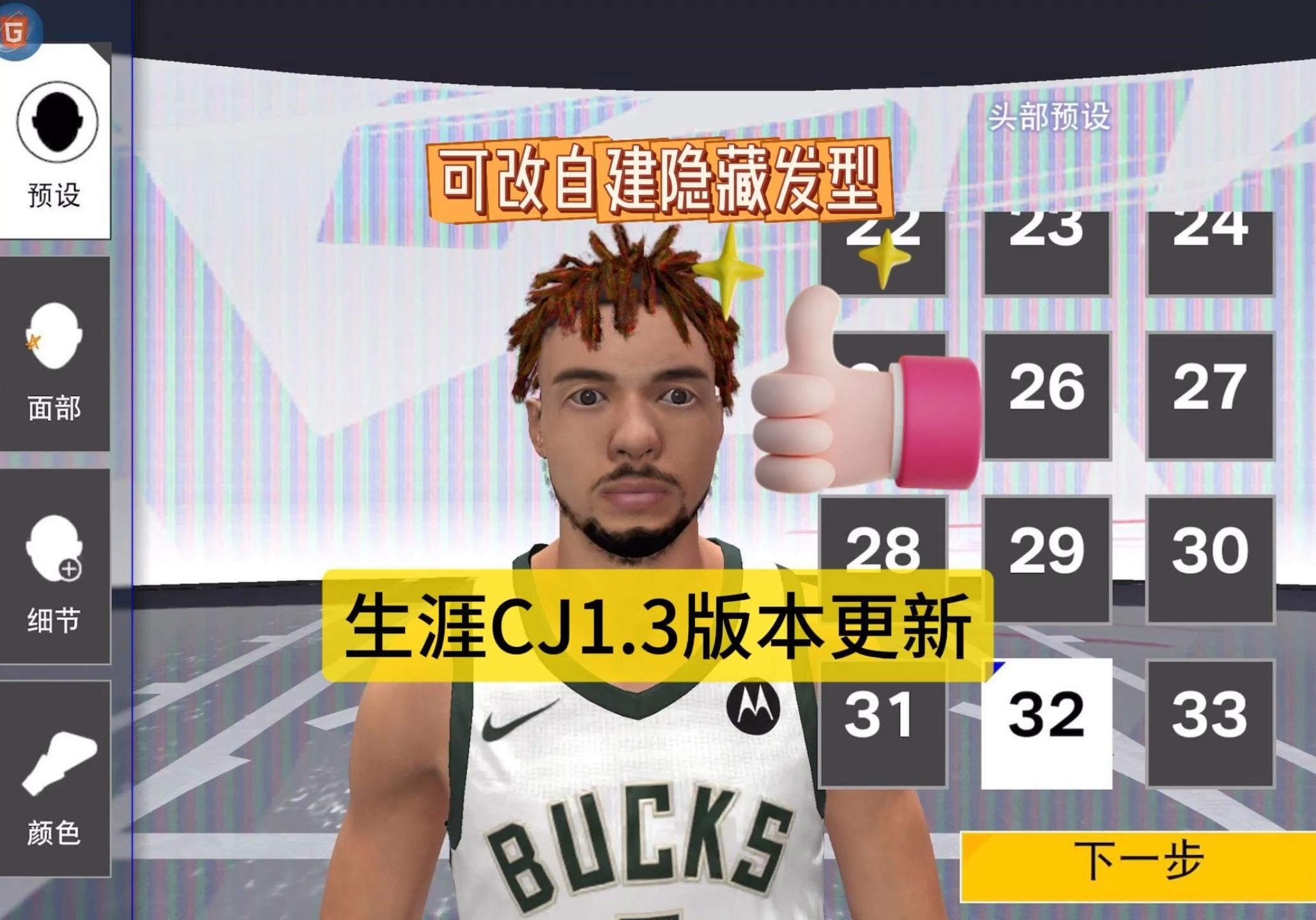The image size is (1316, 920).
Task: Click the 头部预设 section label
Action: [x=1046, y=116]
